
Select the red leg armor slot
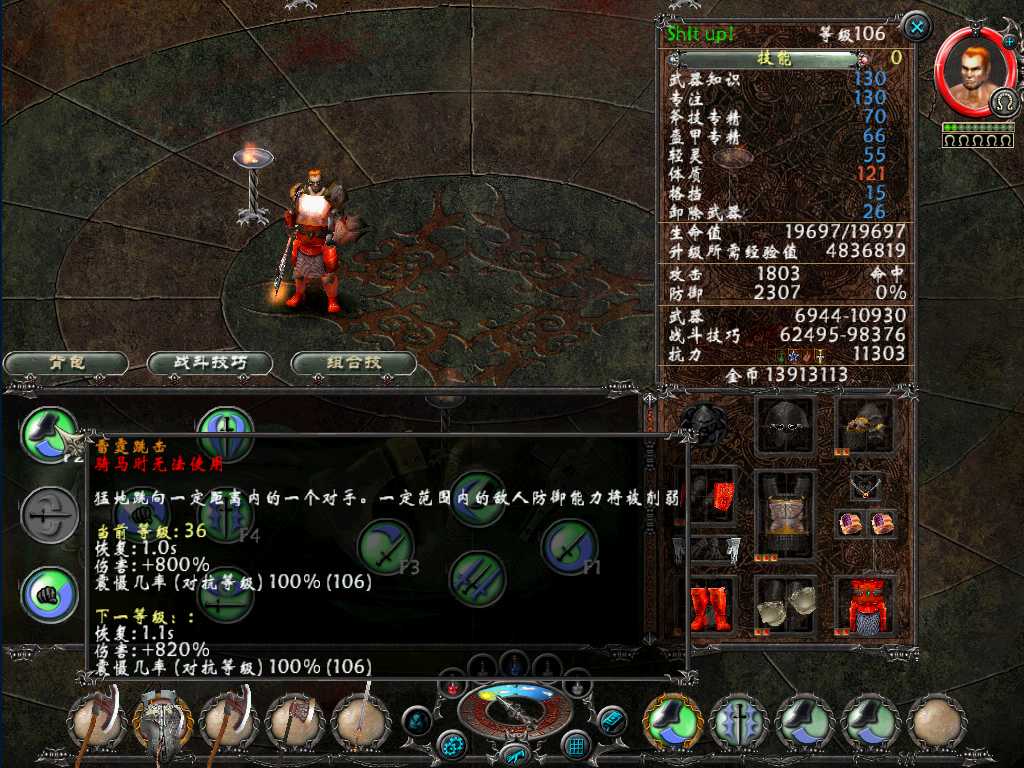864,605
